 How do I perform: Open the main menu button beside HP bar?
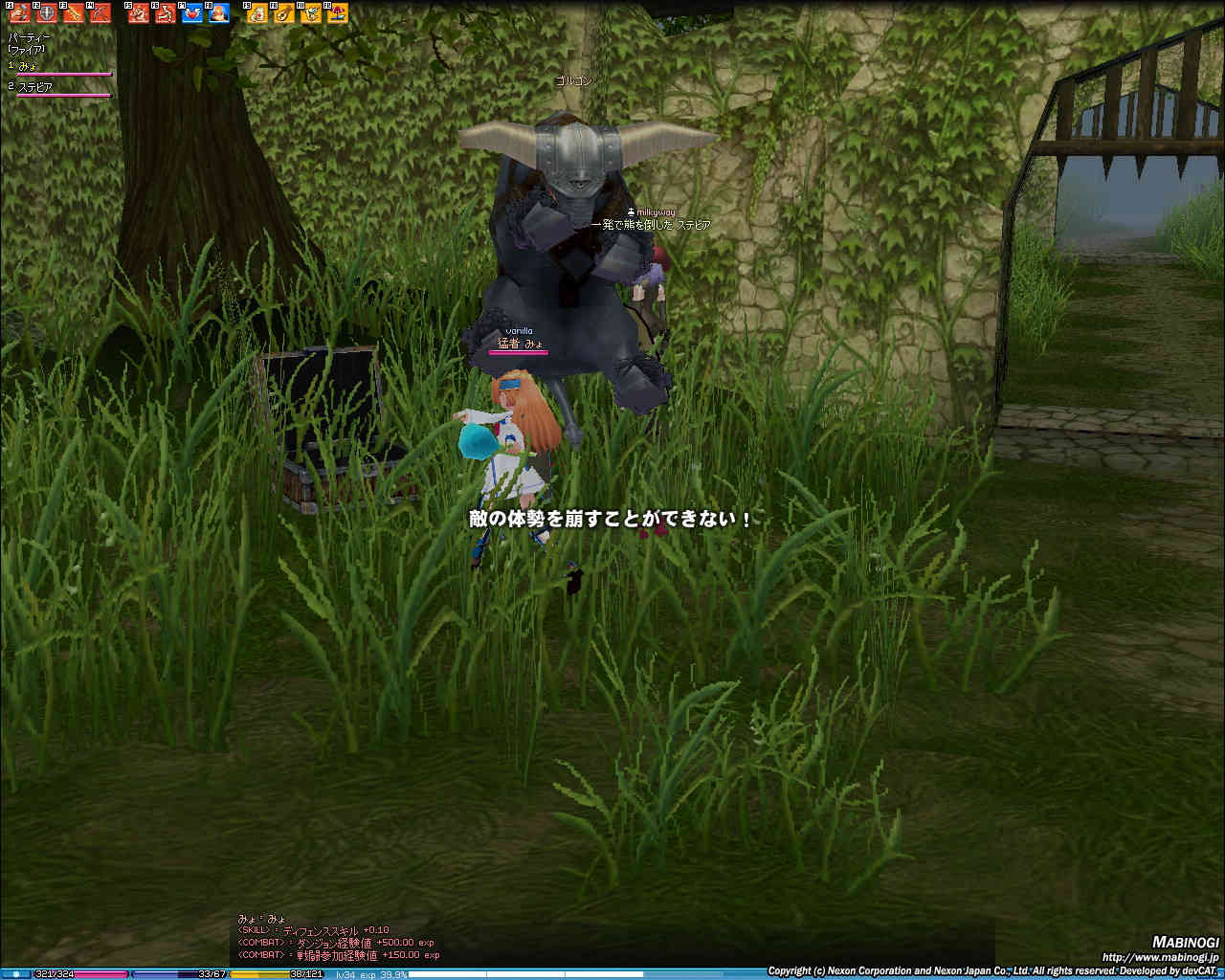pyautogui.click(x=15, y=974)
